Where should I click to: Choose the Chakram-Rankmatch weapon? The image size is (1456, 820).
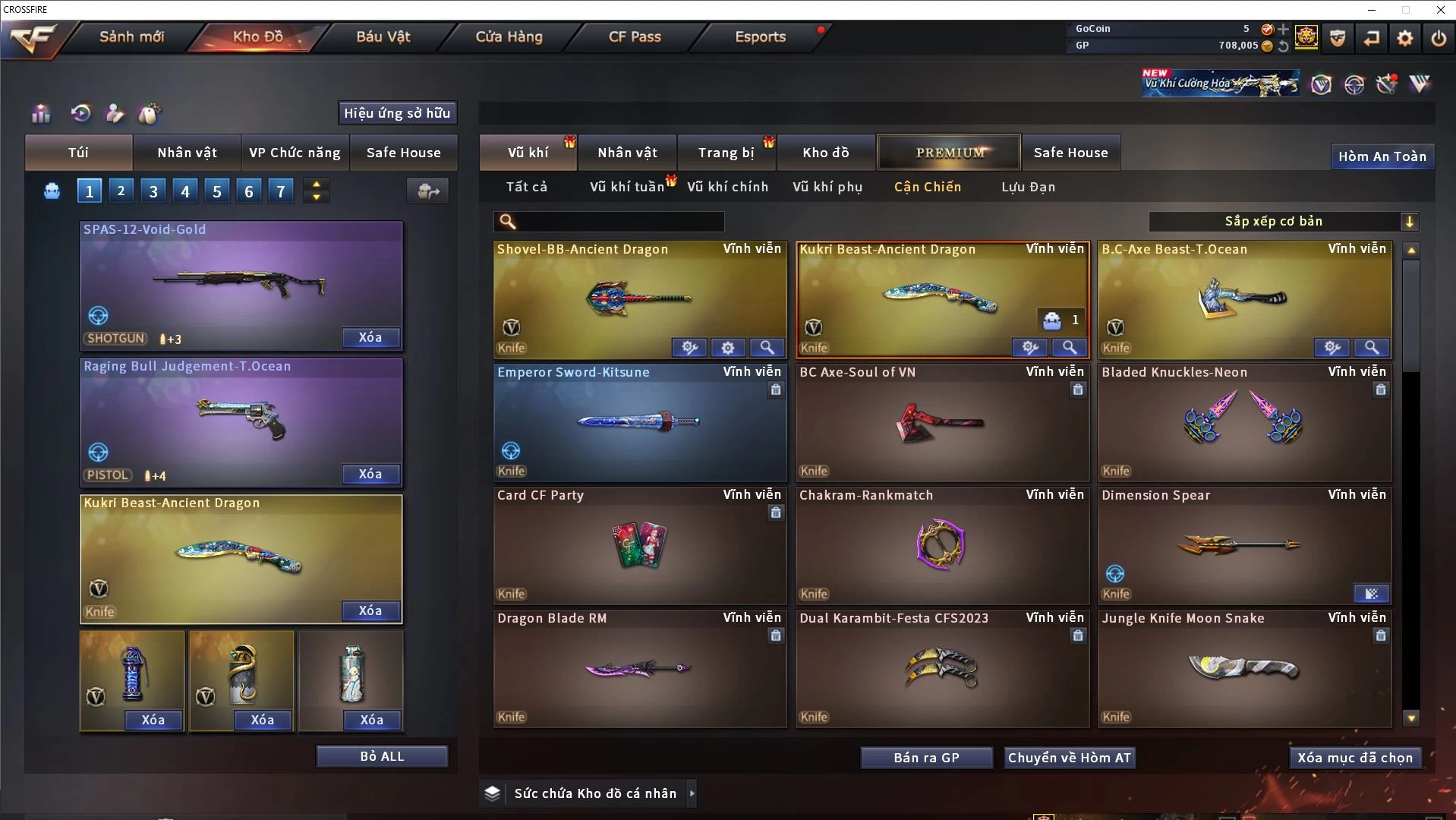pyautogui.click(x=941, y=545)
